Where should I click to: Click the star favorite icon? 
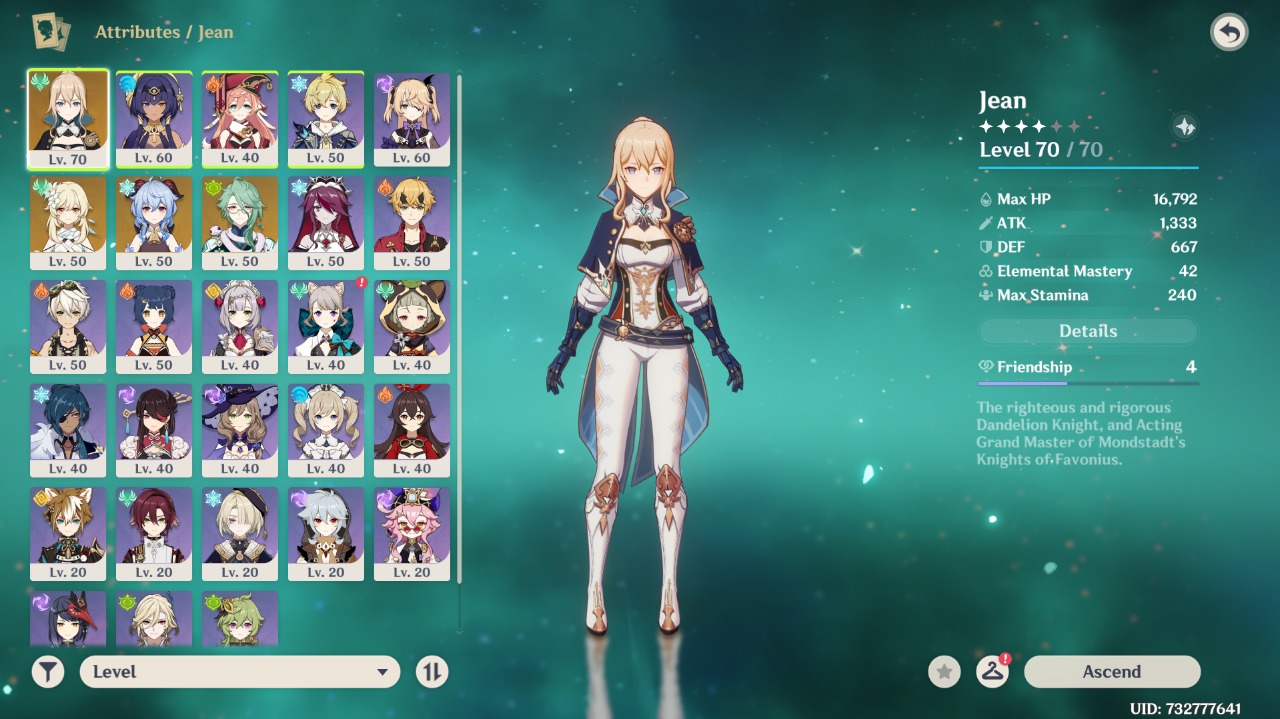(944, 672)
